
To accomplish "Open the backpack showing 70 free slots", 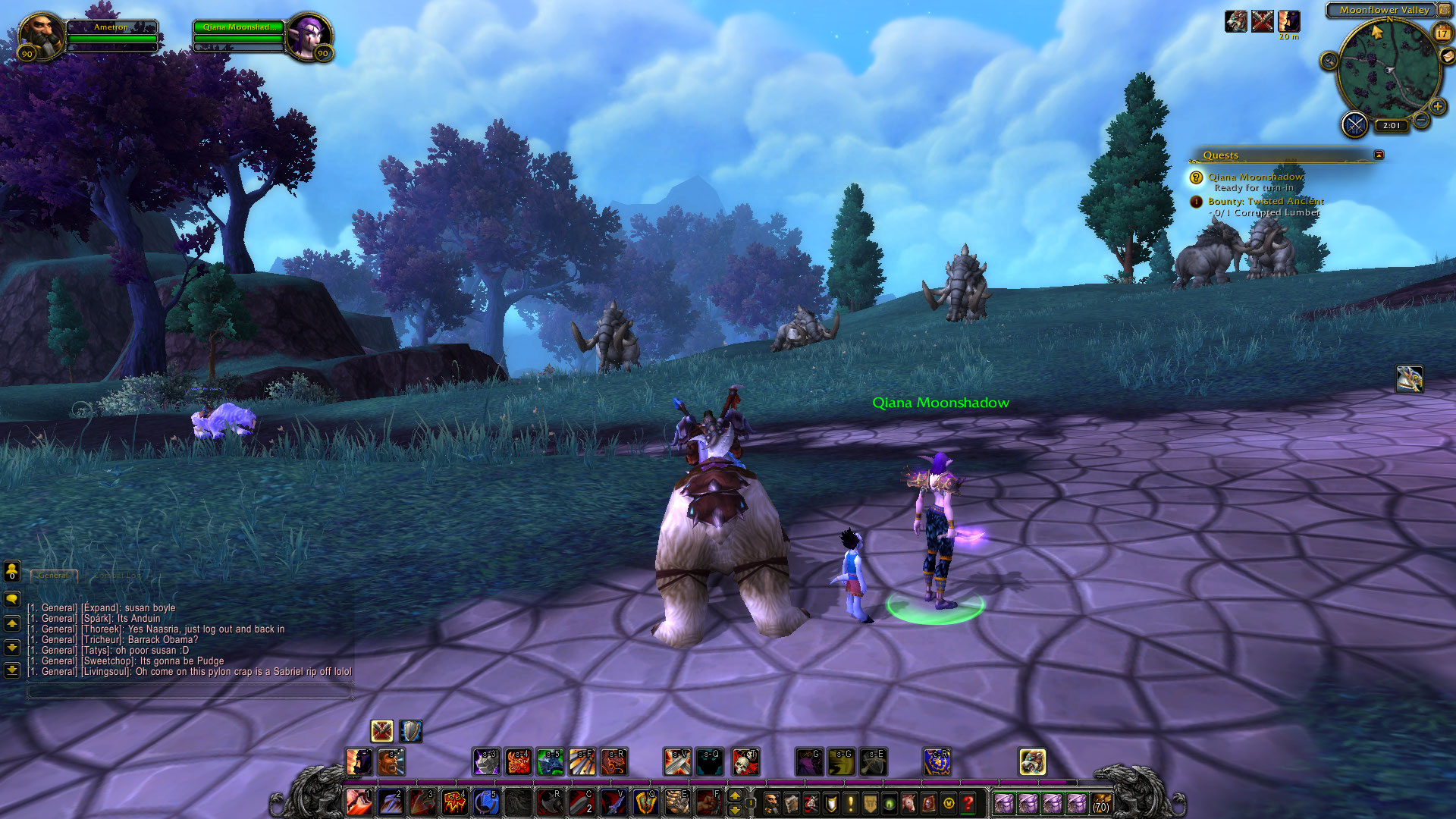I will click(x=1101, y=802).
